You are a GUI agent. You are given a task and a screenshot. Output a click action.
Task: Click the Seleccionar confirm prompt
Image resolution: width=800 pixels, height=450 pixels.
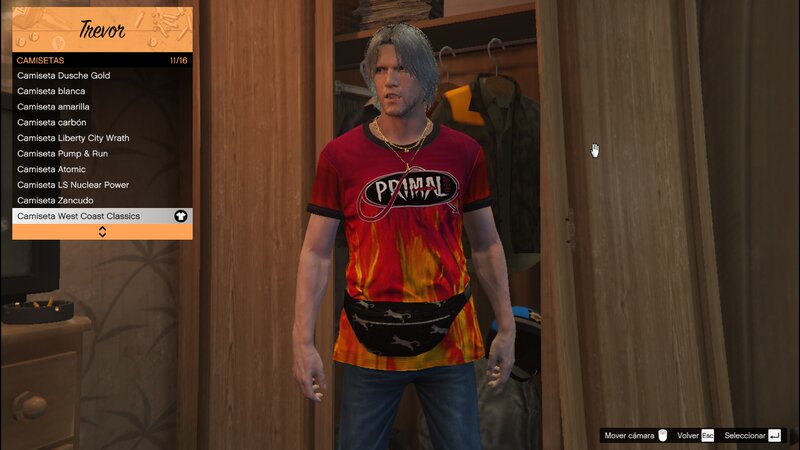tap(752, 436)
